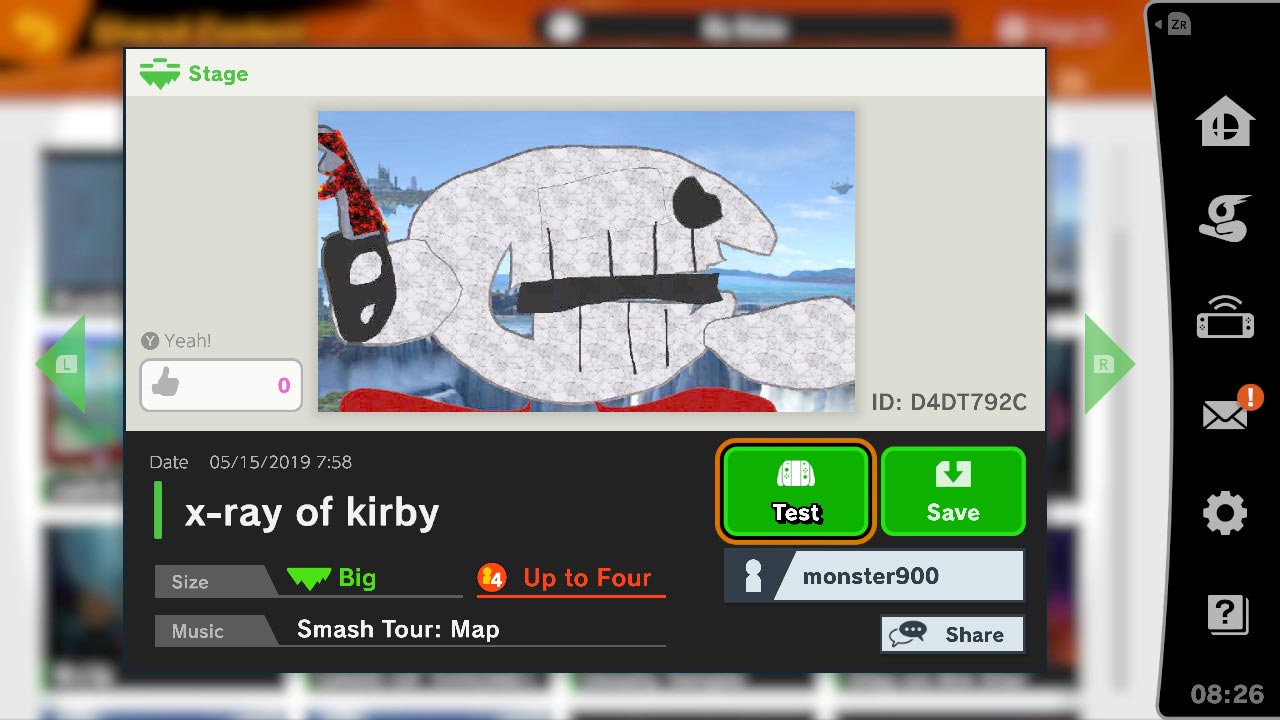Screen dimensions: 1280x720
Task: Open the help manual icon
Action: (1225, 610)
